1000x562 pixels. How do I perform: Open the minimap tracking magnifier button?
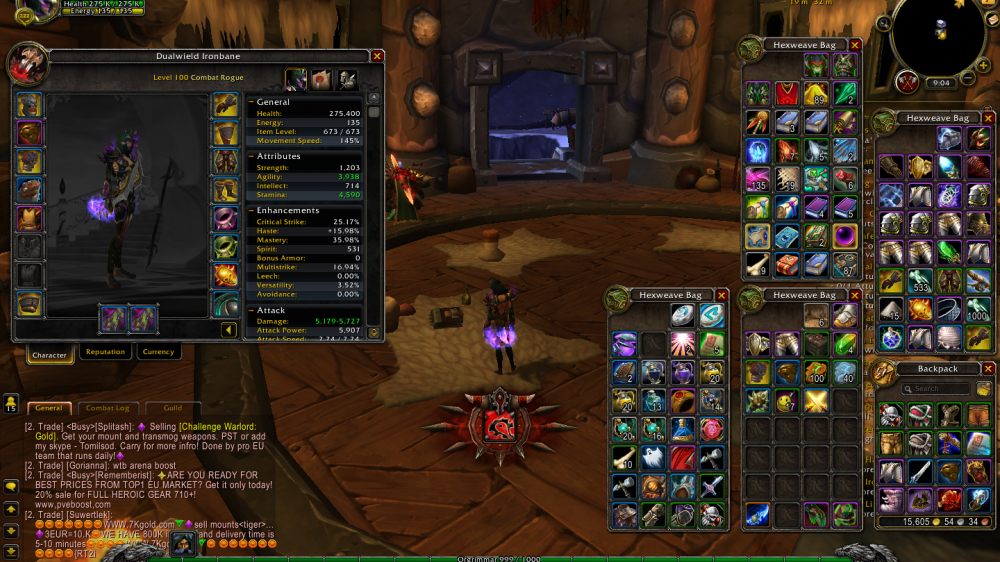[883, 22]
